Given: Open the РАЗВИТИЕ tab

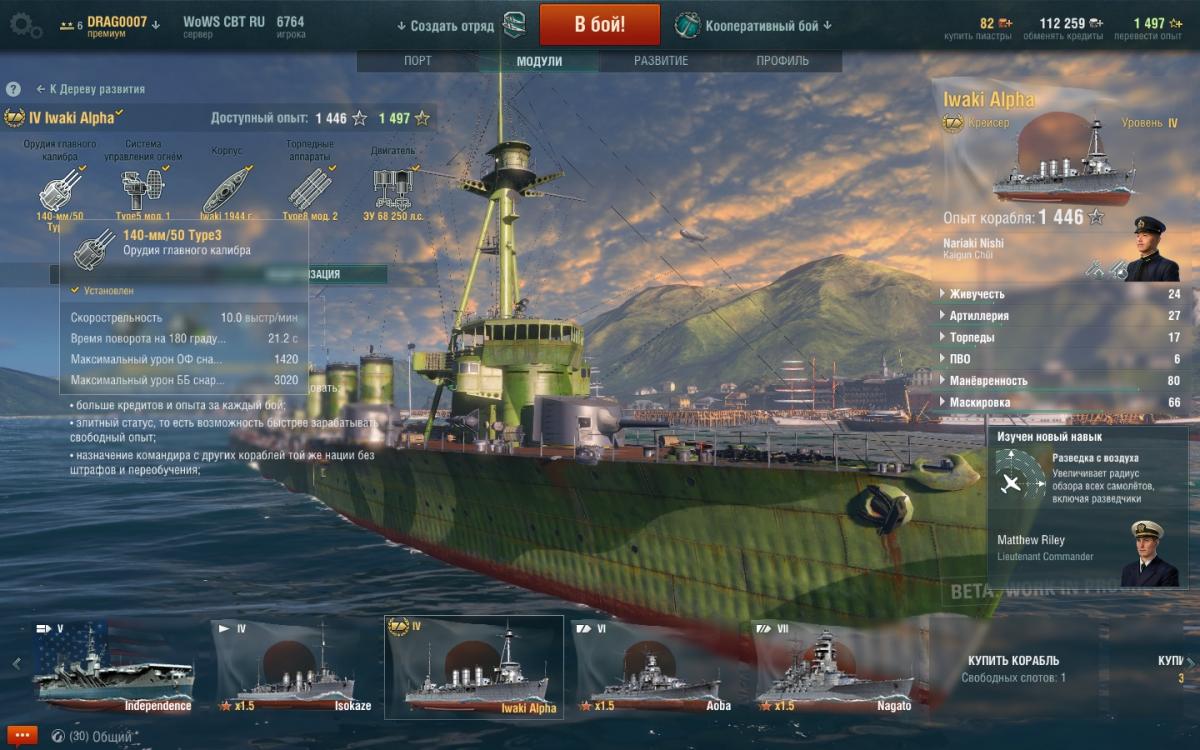Looking at the screenshot, I should point(660,61).
